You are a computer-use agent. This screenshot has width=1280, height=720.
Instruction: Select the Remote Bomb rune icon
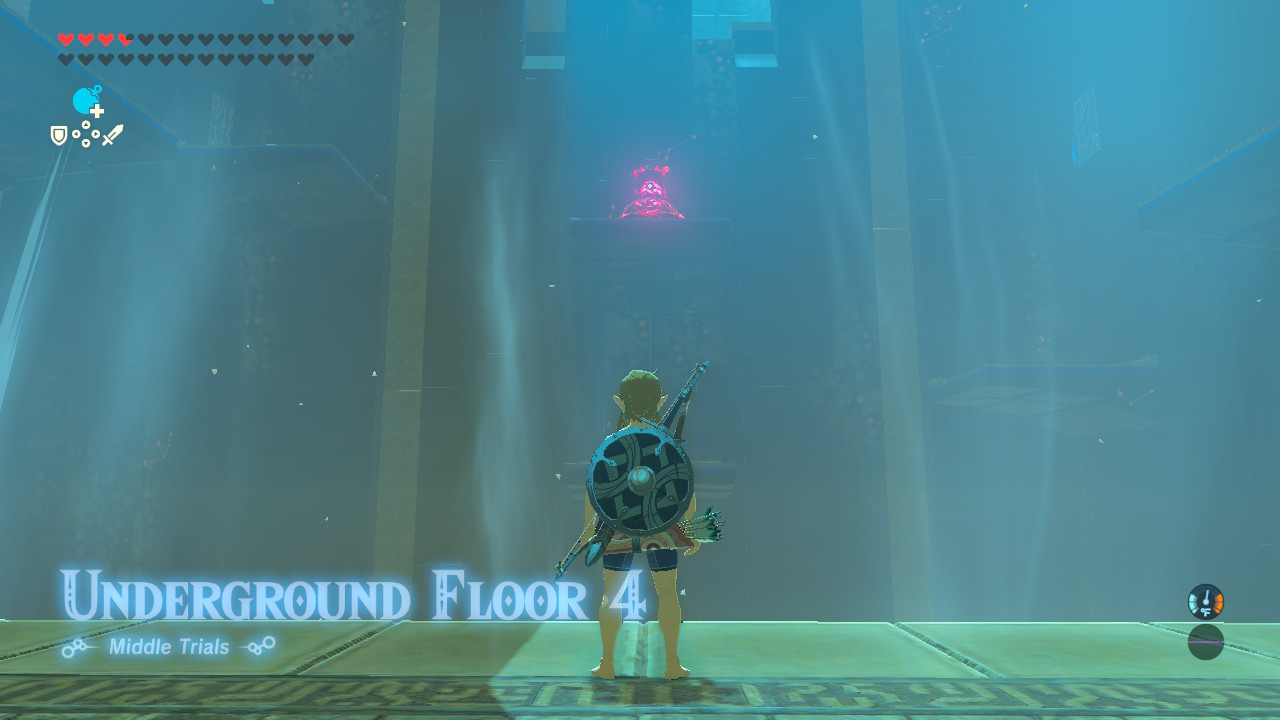(x=82, y=98)
